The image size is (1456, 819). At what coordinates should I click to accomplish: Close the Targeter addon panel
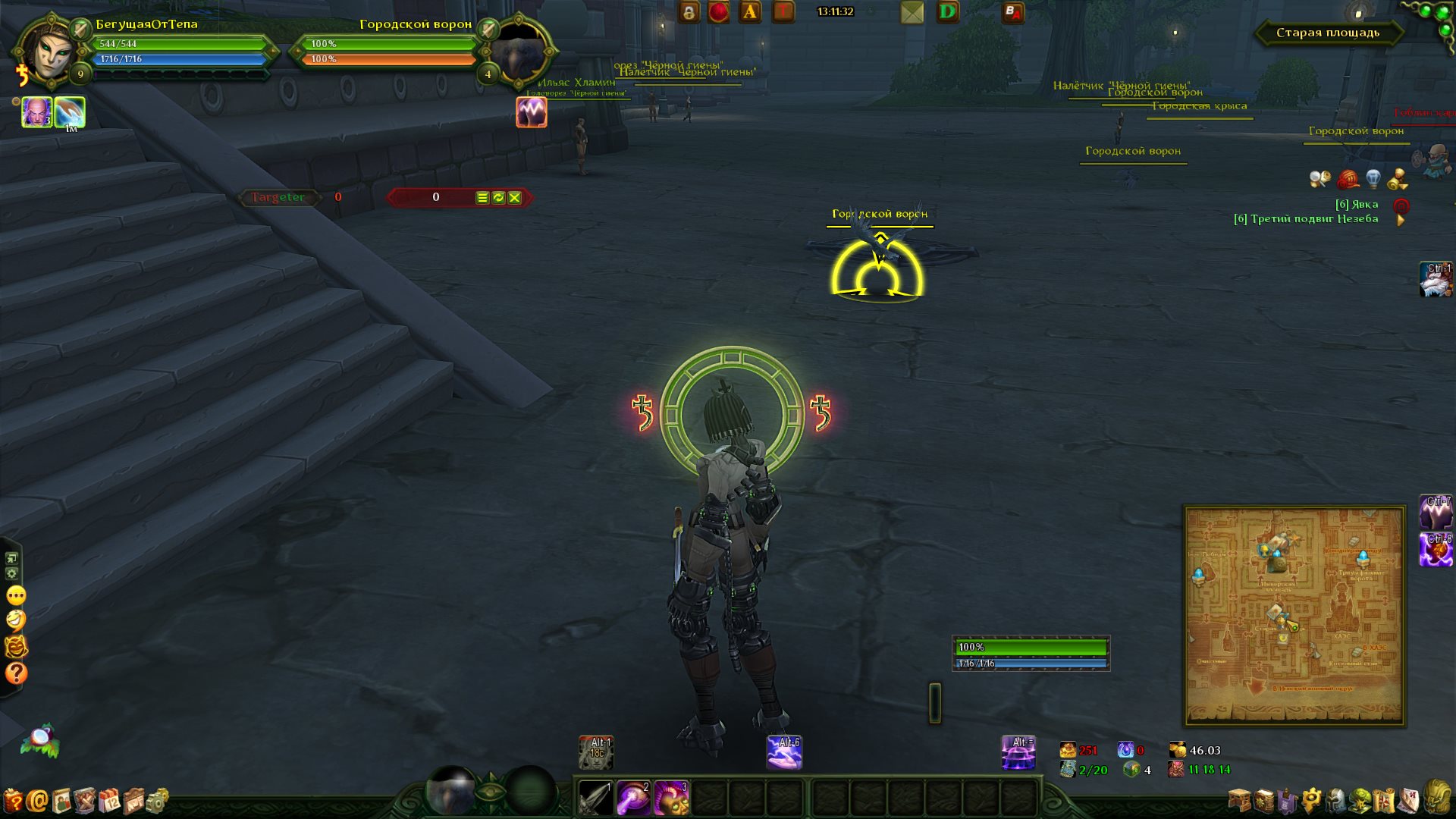tap(515, 198)
